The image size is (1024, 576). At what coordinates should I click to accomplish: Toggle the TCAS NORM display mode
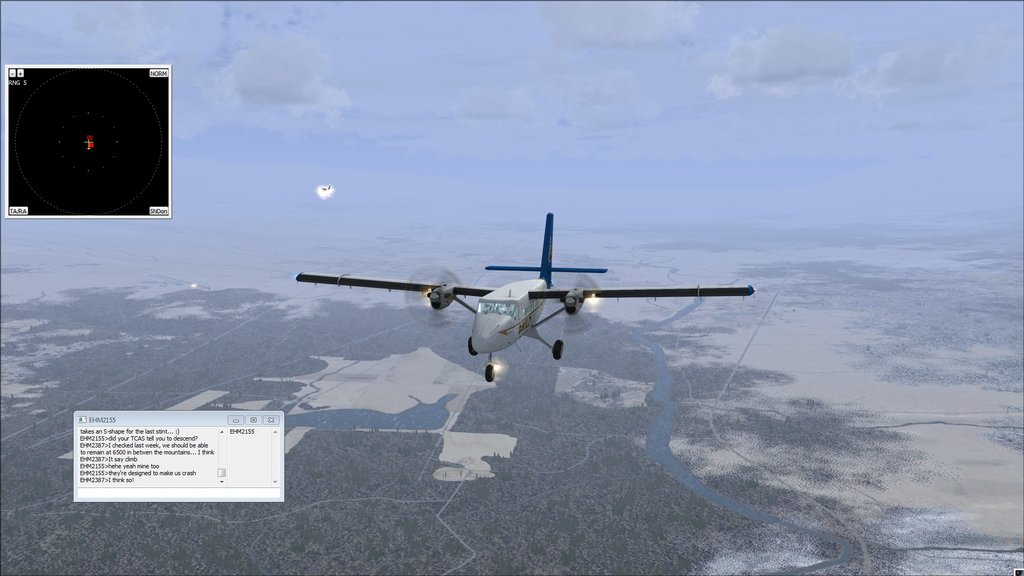click(x=158, y=74)
